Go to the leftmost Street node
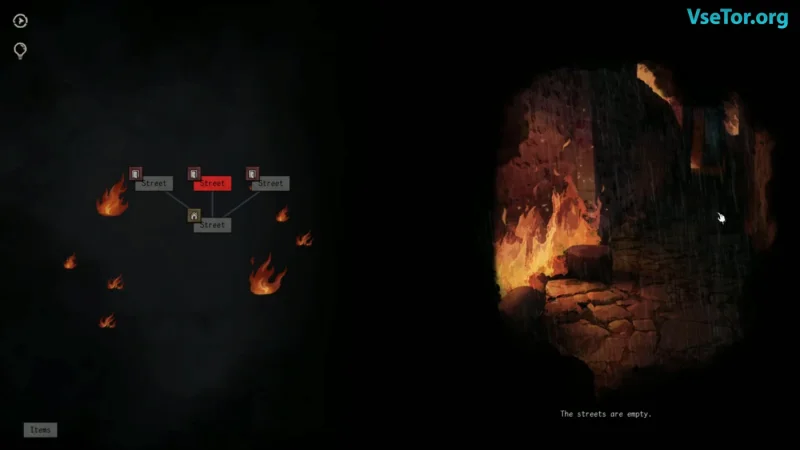 coord(154,184)
